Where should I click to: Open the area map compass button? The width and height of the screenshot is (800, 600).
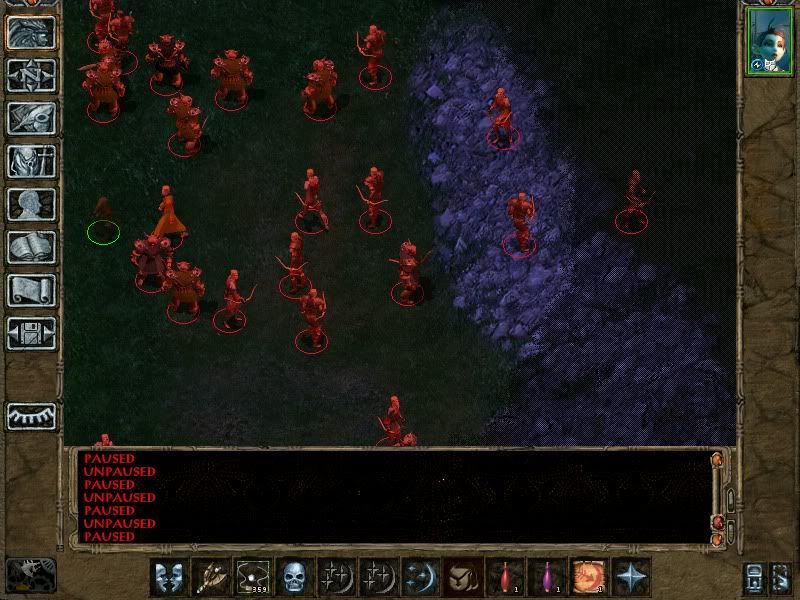tap(31, 75)
